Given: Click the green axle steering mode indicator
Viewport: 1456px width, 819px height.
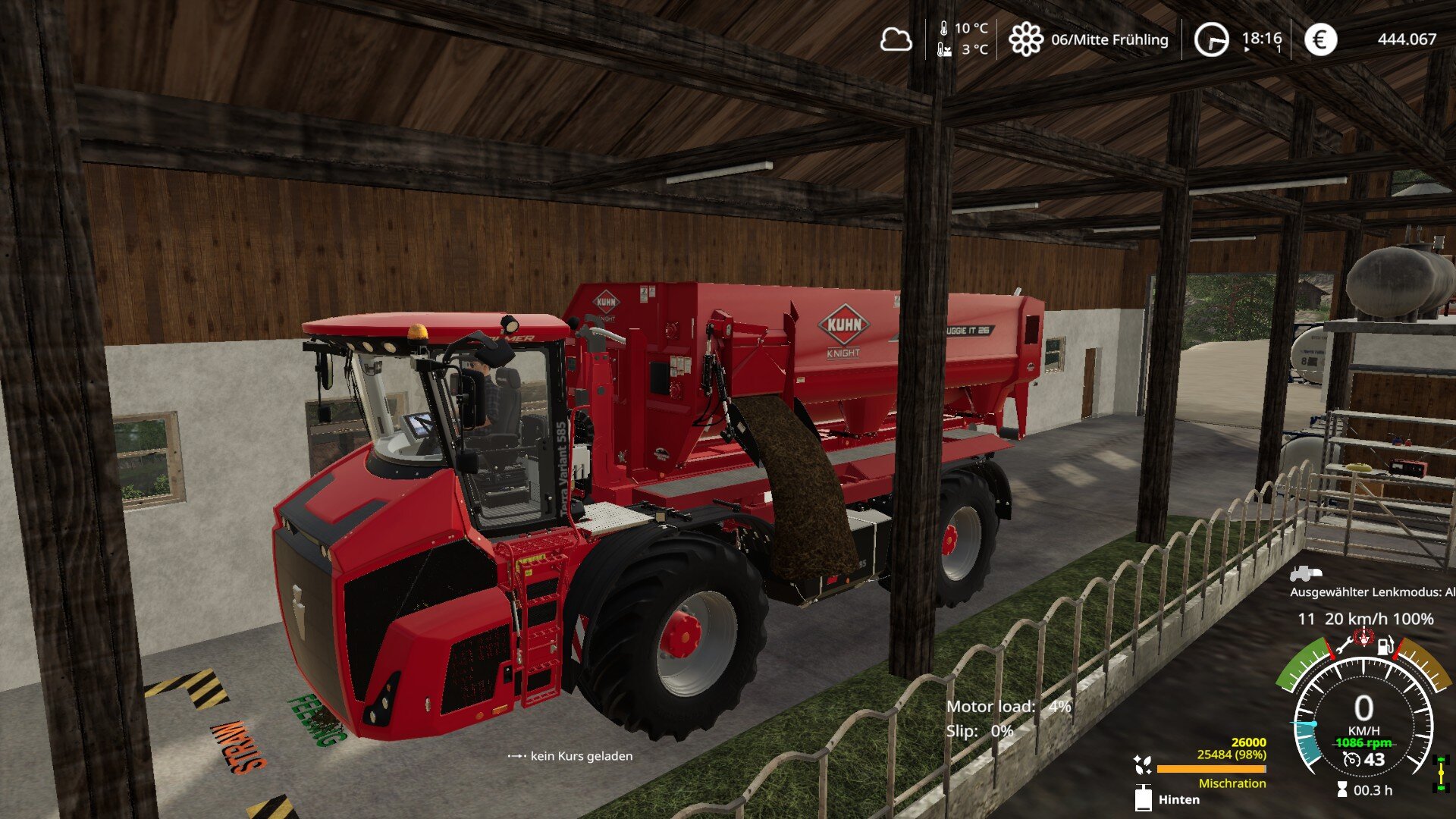Looking at the screenshot, I should [1441, 774].
